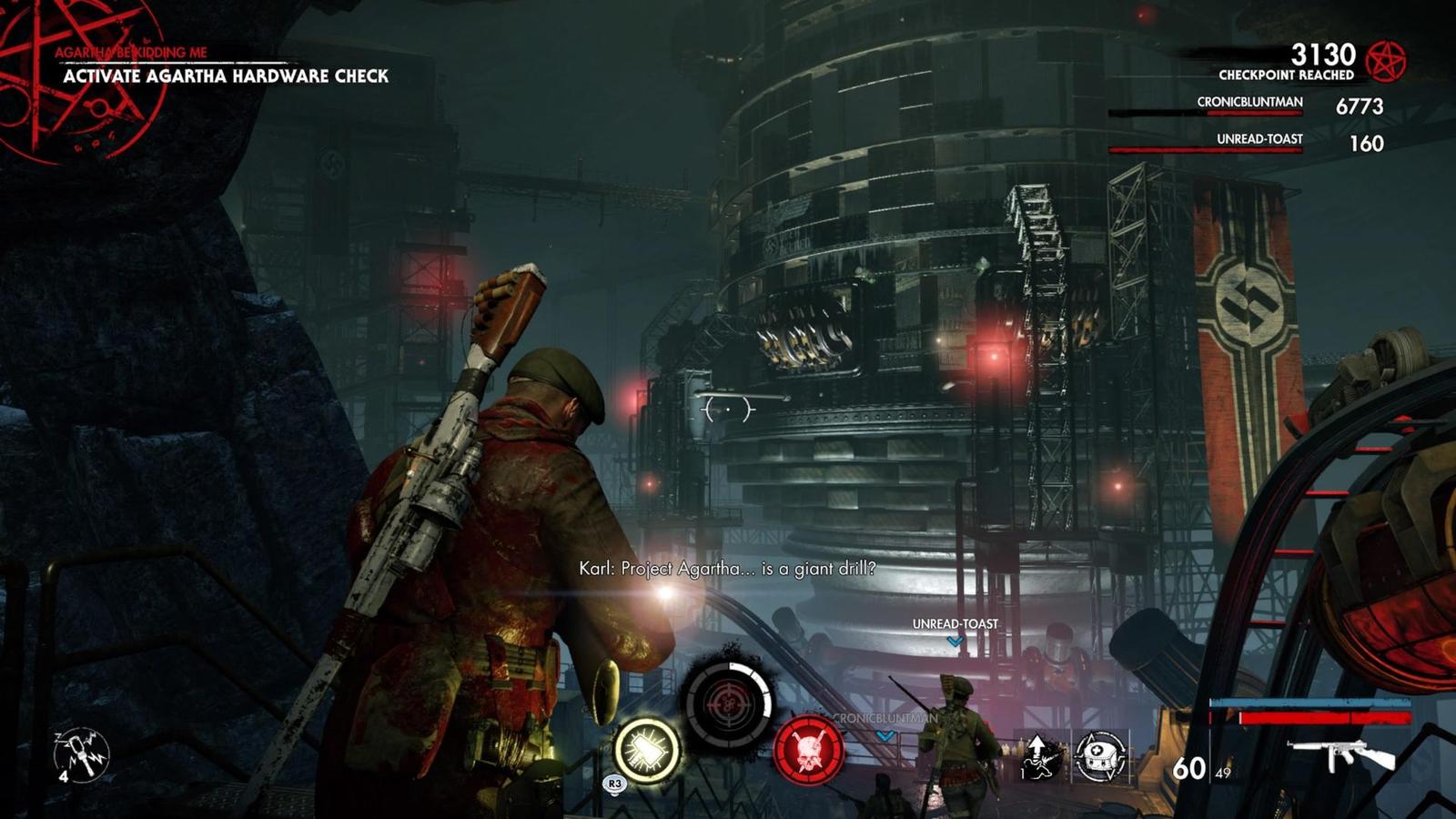Activate the glowing yellow bullet ability
The width and height of the screenshot is (1456, 819).
pos(647,752)
